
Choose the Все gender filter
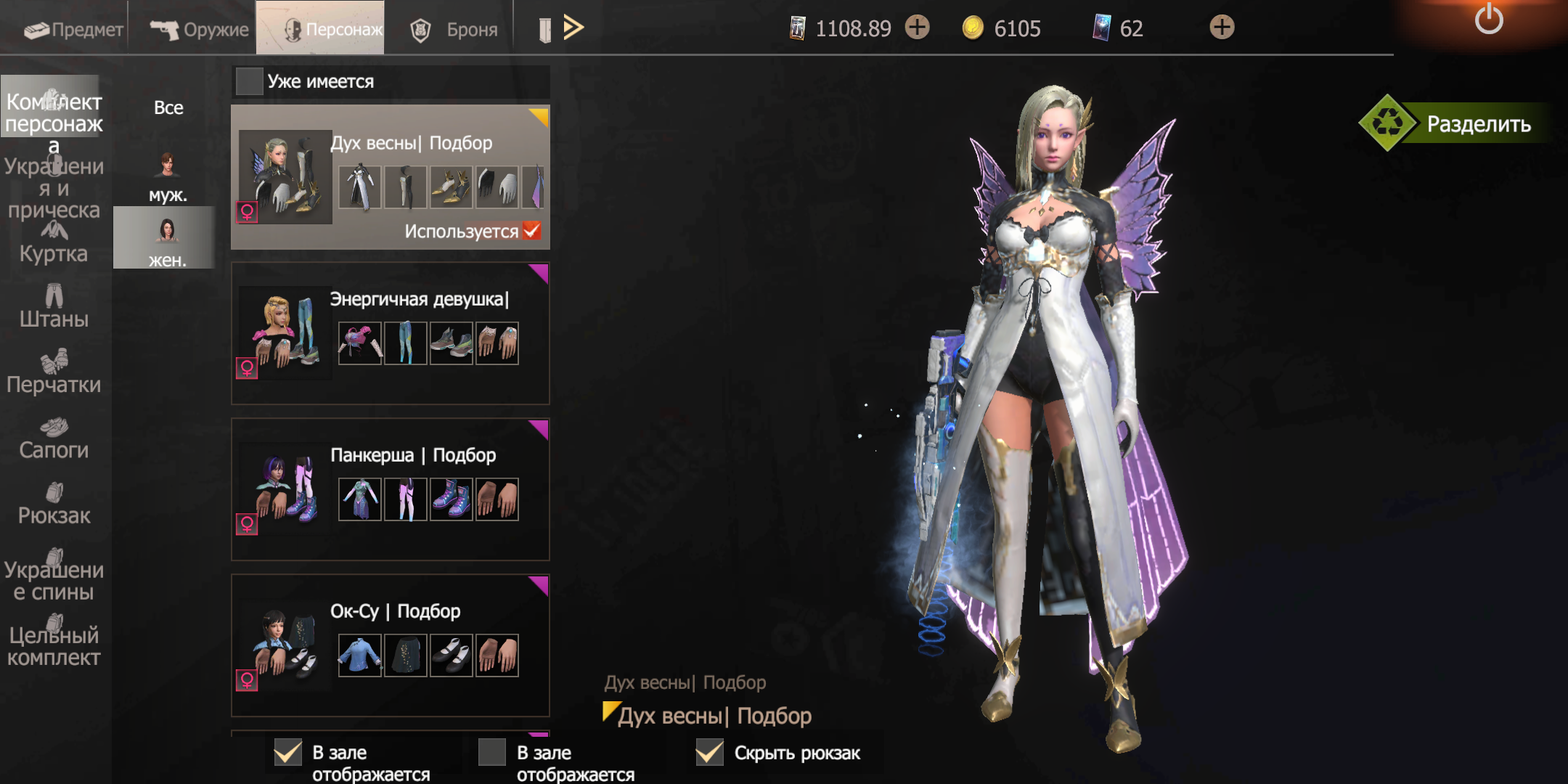(168, 107)
